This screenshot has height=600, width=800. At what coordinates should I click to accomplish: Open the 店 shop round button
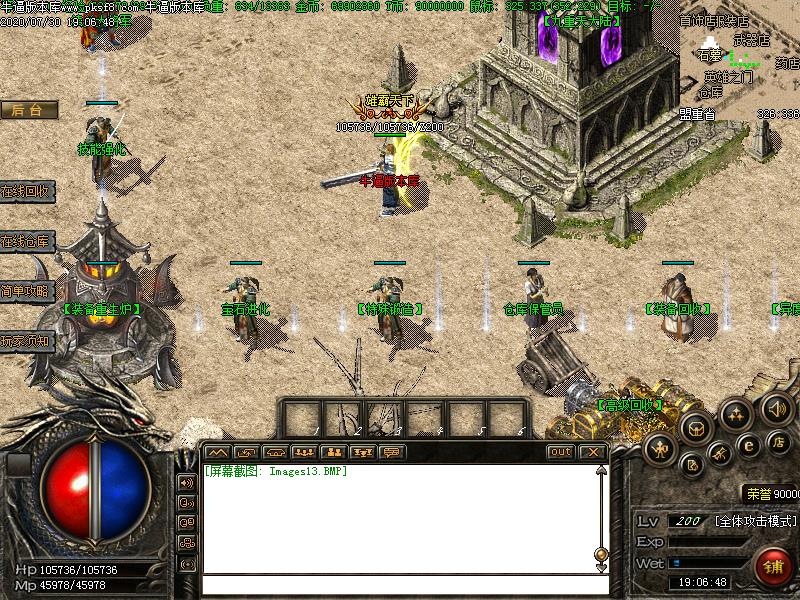point(778,441)
